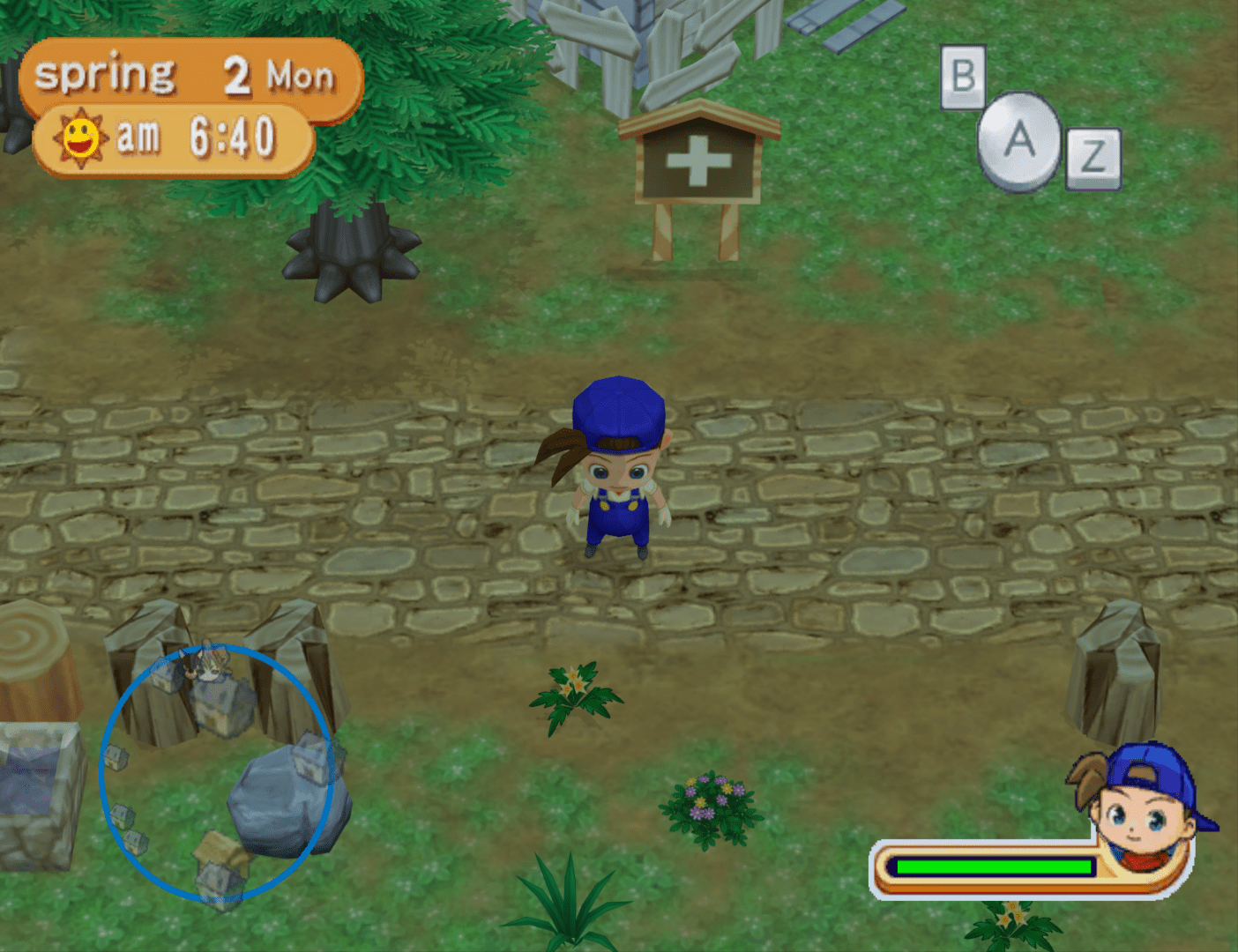Select the star flower on the grass
This screenshot has width=1238, height=952.
click(573, 683)
